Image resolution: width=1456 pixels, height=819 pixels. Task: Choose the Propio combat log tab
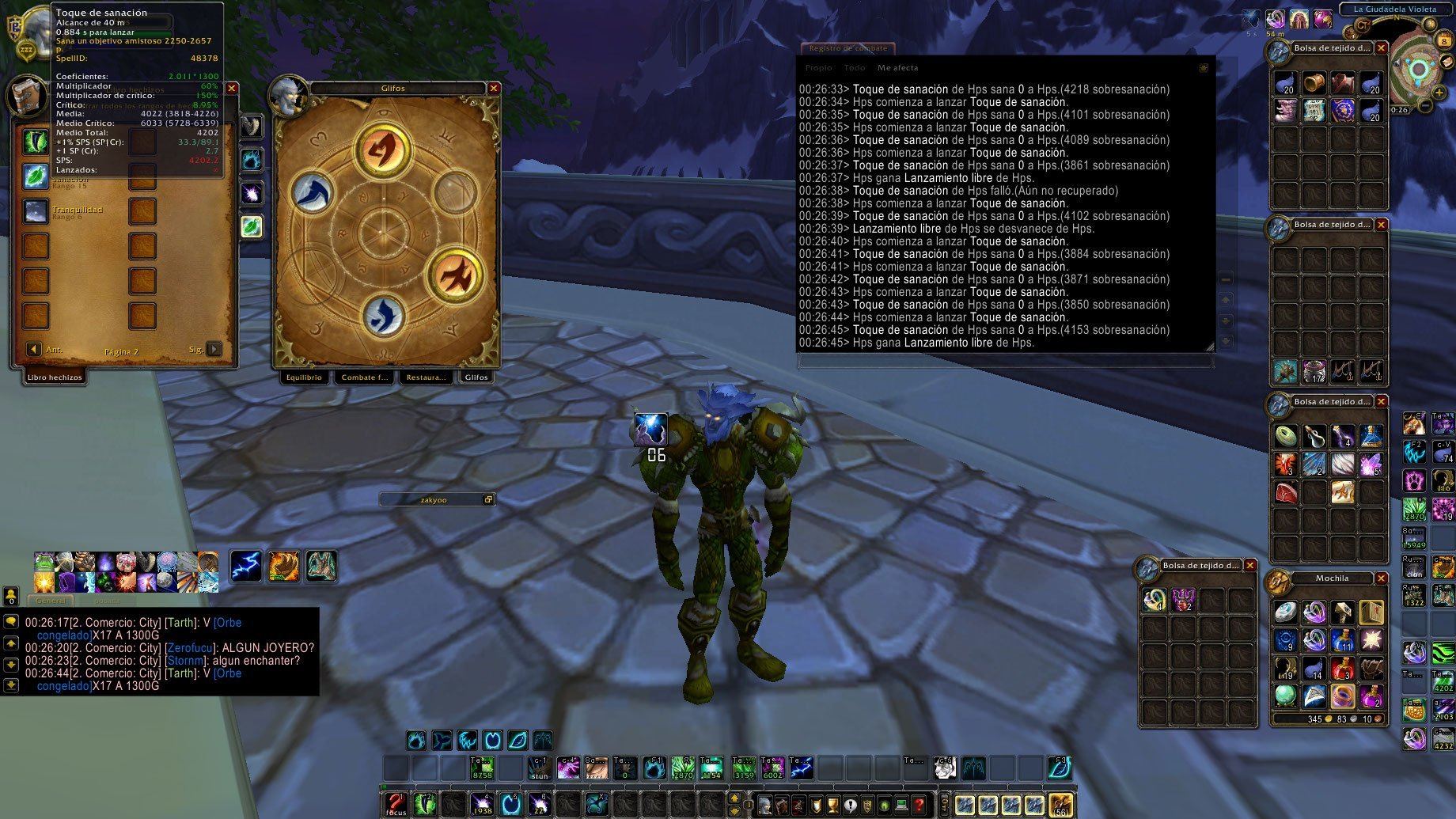point(818,68)
